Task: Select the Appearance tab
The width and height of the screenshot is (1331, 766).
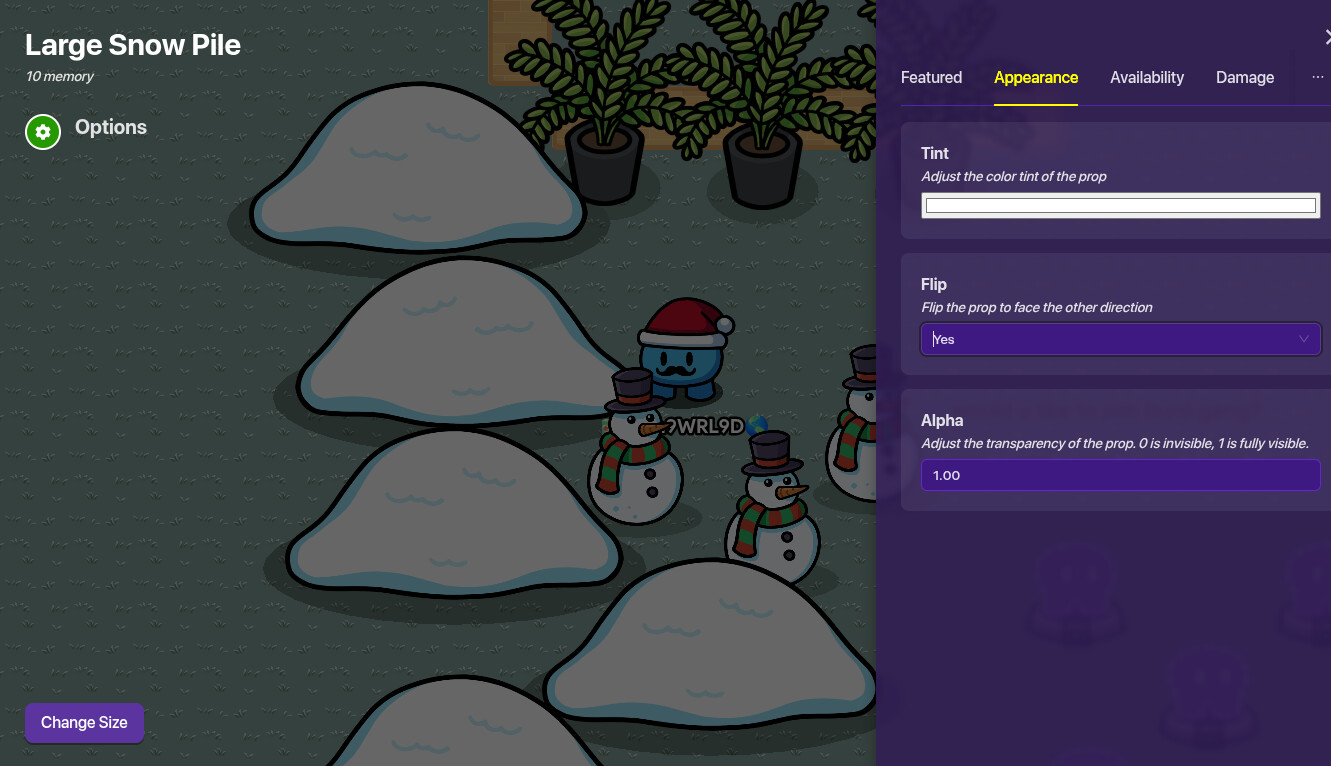Action: pos(1036,77)
